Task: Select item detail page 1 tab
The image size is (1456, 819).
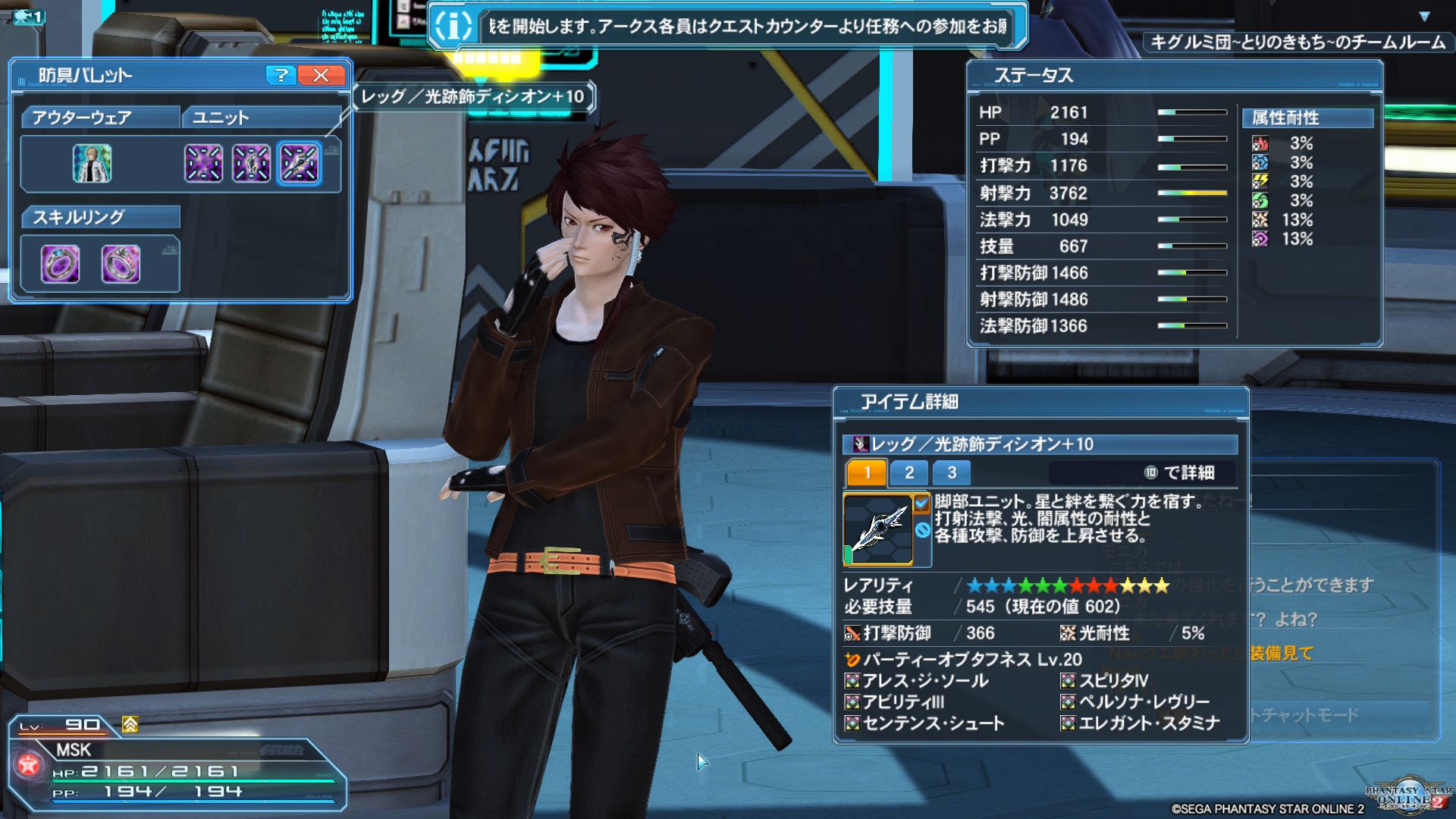Action: pos(867,473)
